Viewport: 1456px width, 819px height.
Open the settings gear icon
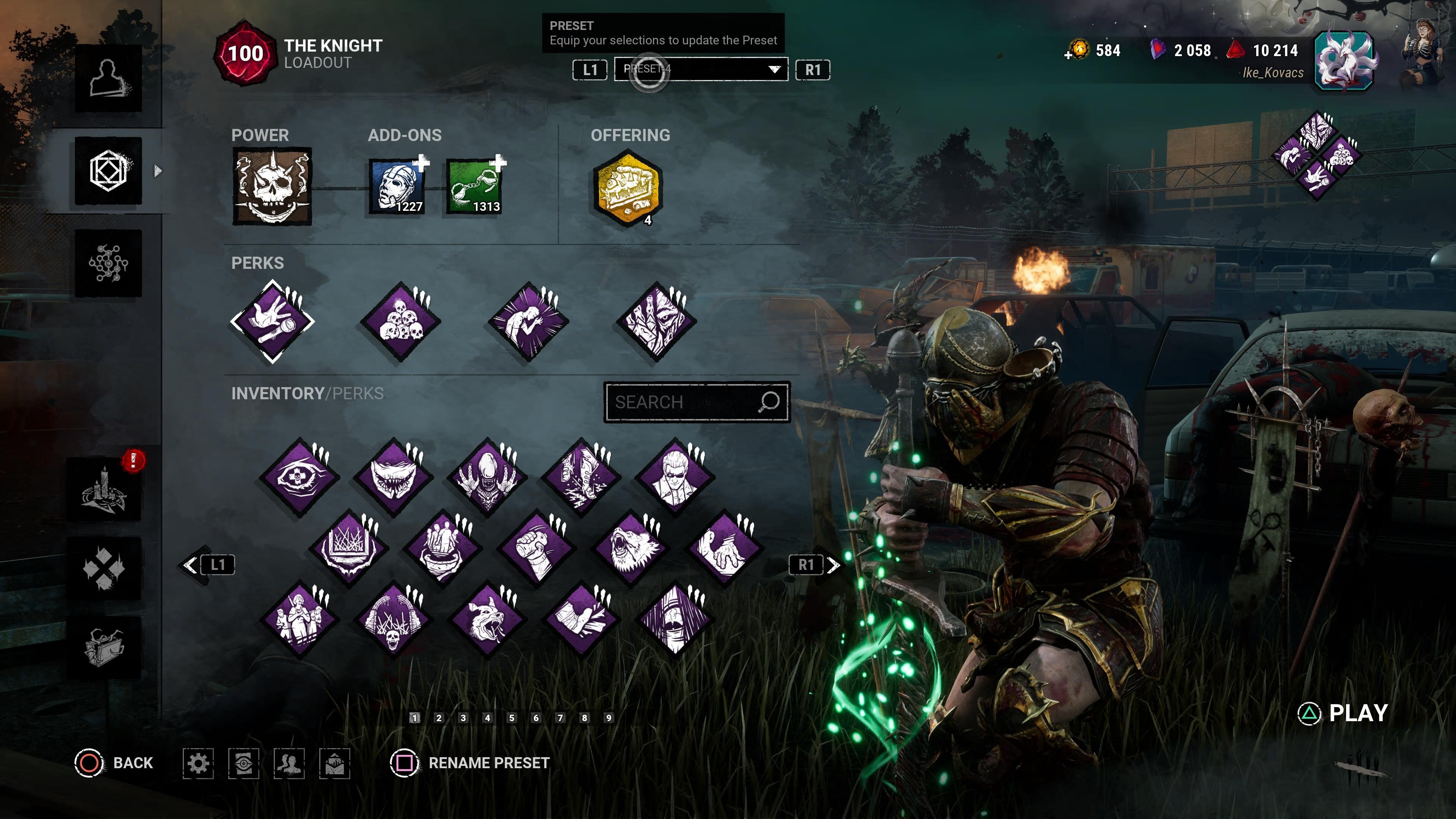(198, 764)
